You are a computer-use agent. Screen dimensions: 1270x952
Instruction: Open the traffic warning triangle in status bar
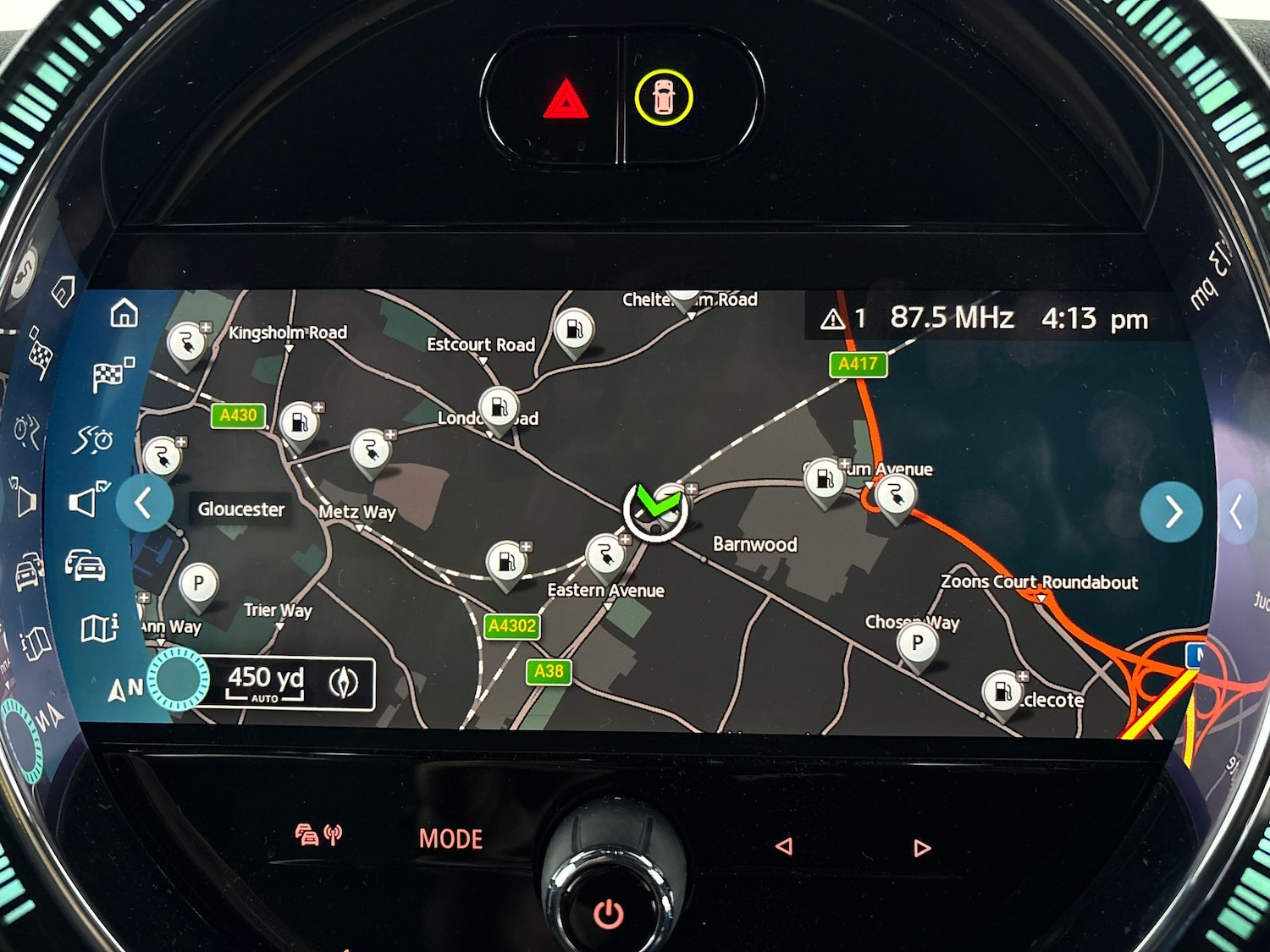833,319
